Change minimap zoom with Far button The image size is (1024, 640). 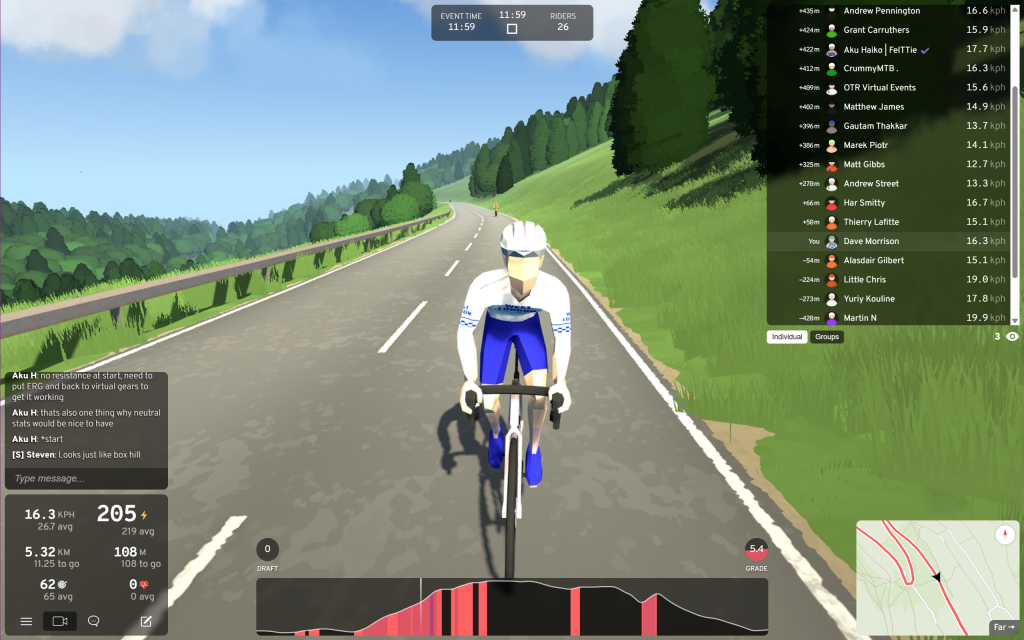[x=1003, y=627]
